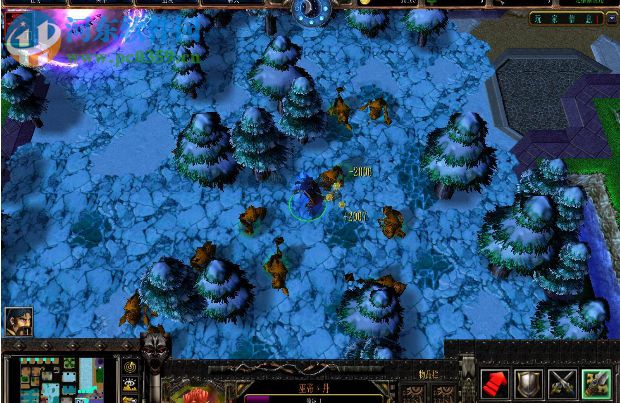Screen dimensions: 620x403
Task: Click the green-framed ability icon
Action: click(x=597, y=382)
